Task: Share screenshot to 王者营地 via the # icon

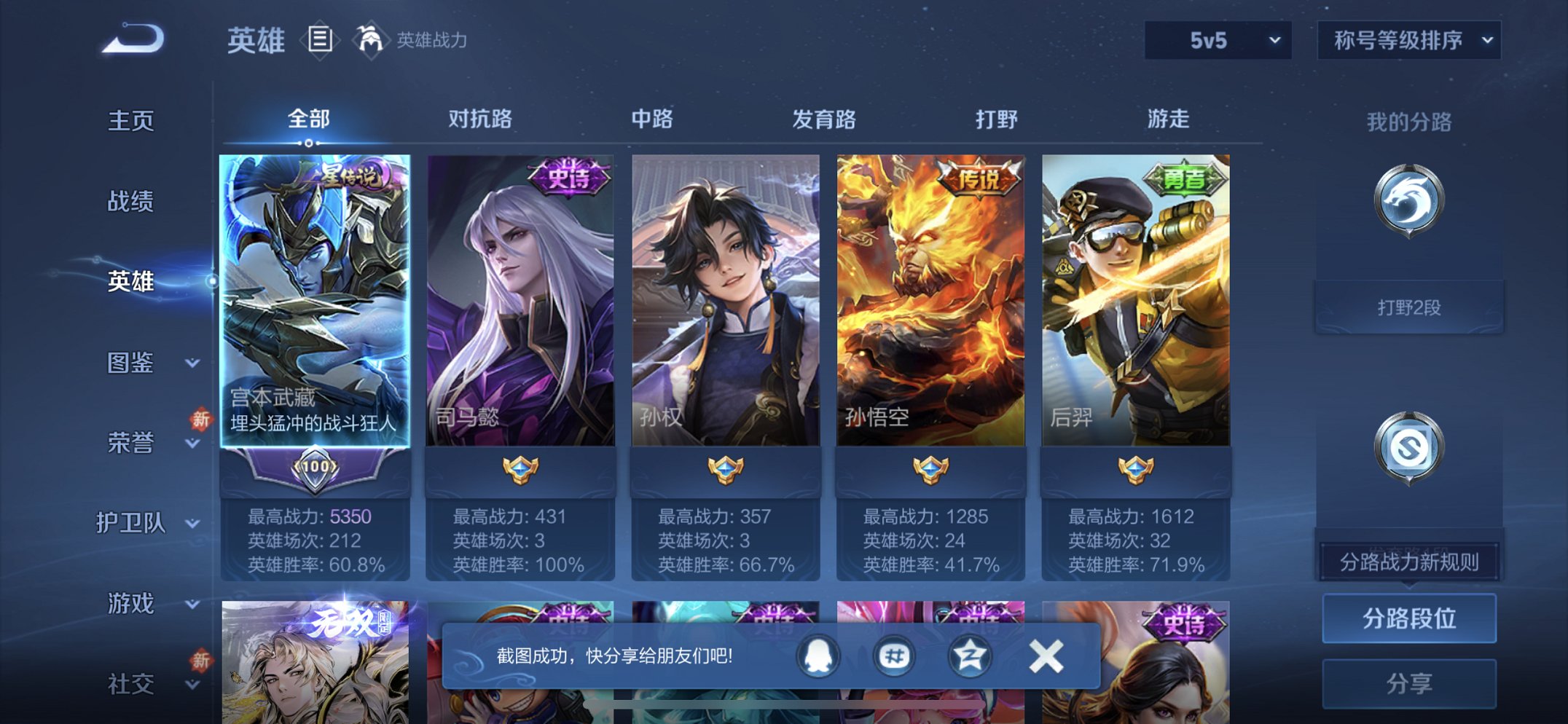Action: coord(894,655)
